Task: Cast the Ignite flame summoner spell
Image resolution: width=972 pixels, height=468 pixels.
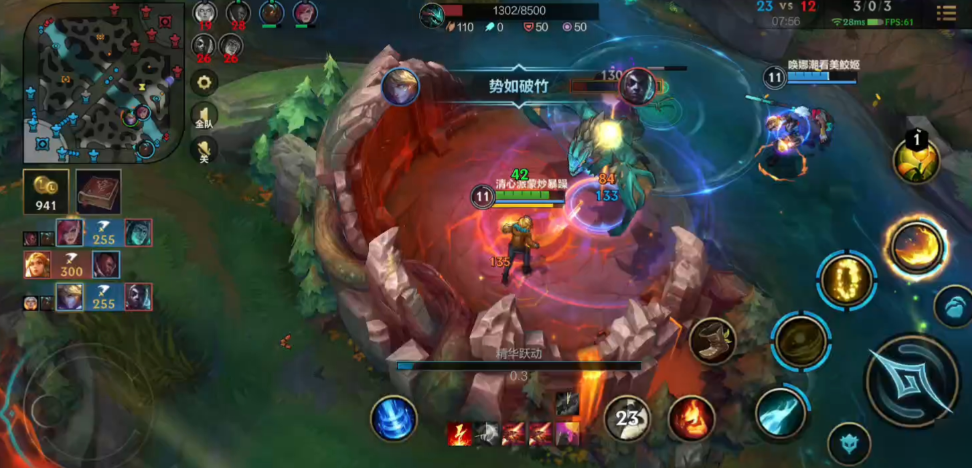Action: click(690, 418)
